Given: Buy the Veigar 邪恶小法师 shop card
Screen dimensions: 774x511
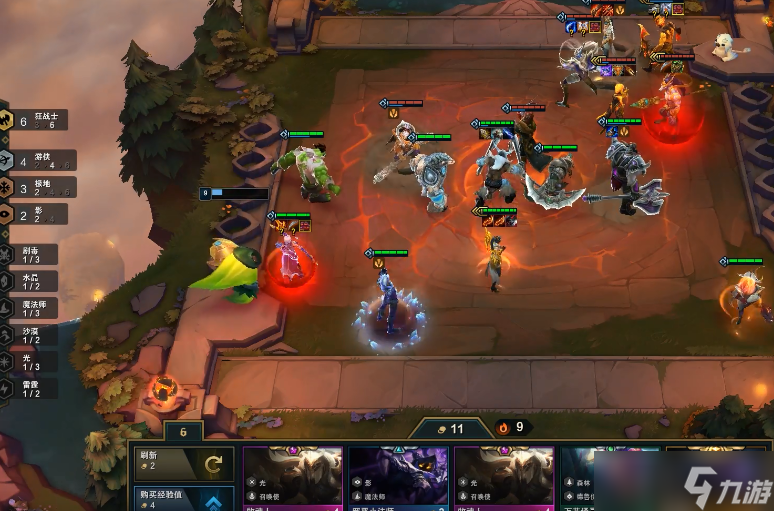Looking at the screenshot, I should (396, 480).
